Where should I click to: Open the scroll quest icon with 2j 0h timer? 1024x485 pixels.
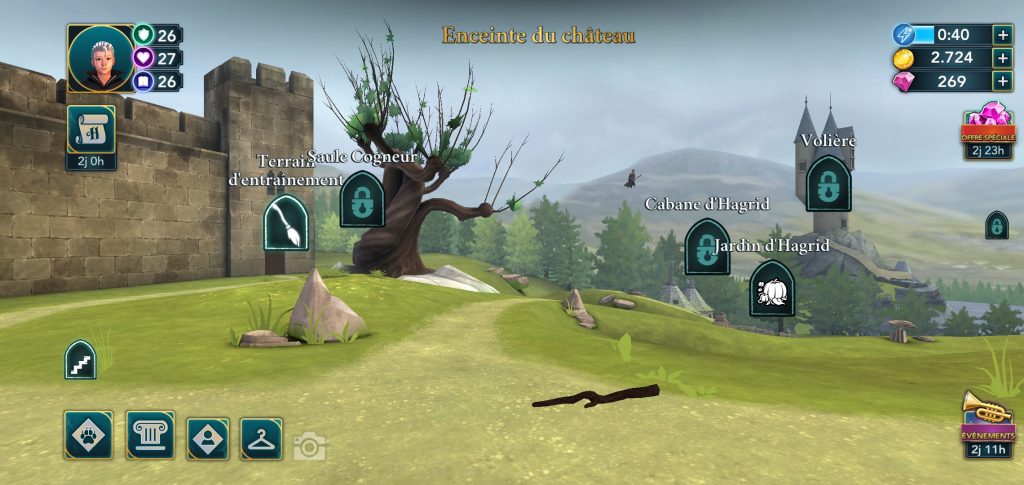coord(91,131)
